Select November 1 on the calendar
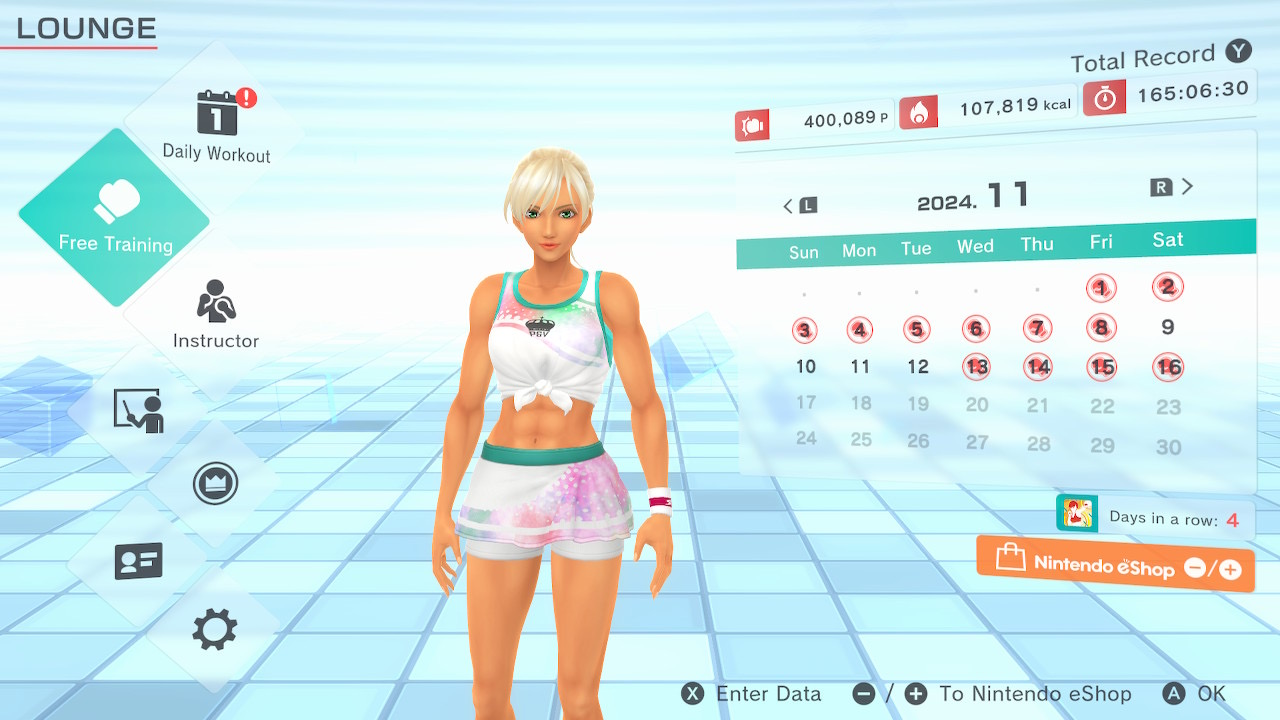 (1101, 289)
